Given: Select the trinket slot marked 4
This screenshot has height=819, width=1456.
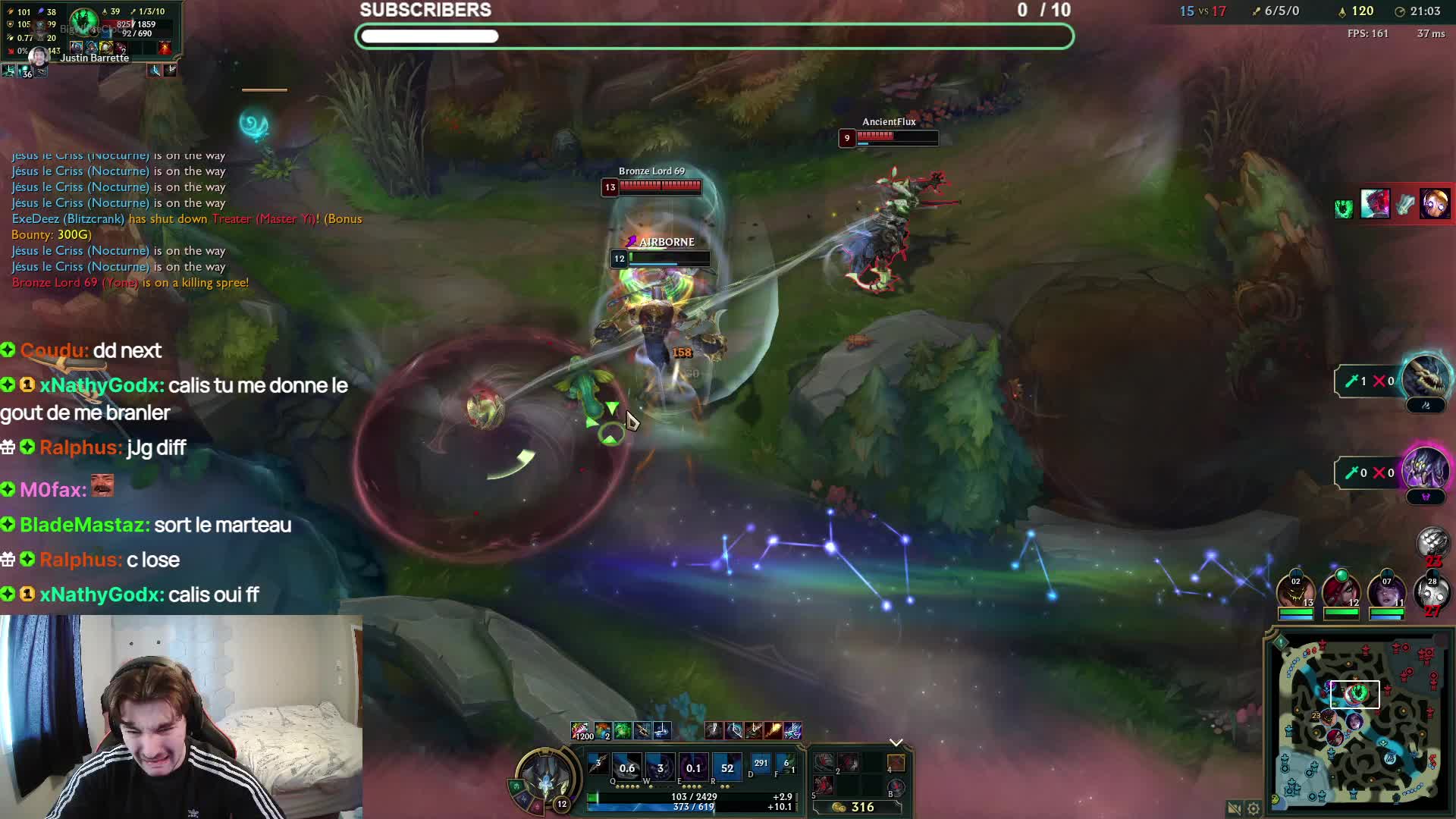Looking at the screenshot, I should click(x=896, y=763).
